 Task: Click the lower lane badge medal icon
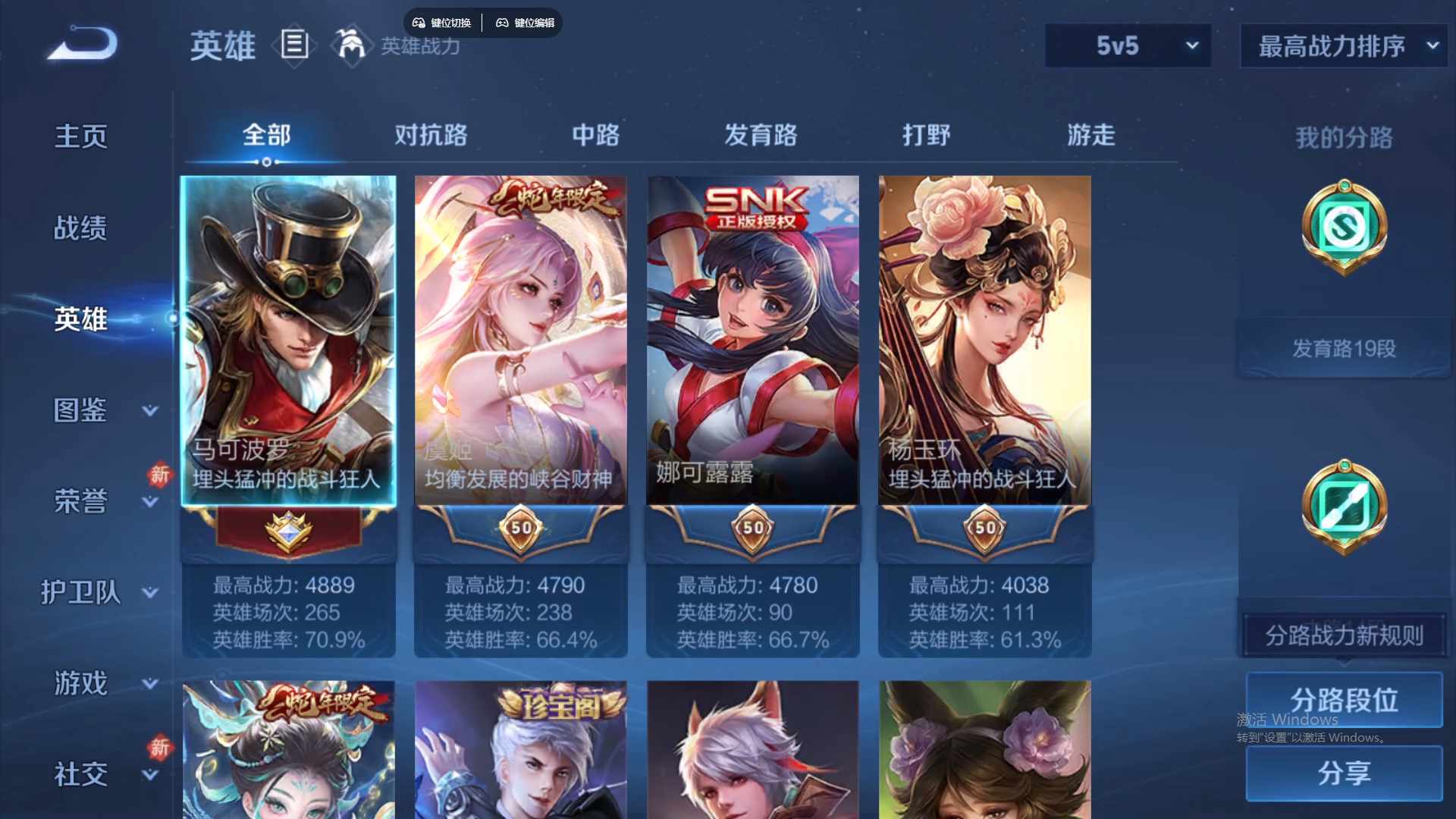pyautogui.click(x=1343, y=510)
